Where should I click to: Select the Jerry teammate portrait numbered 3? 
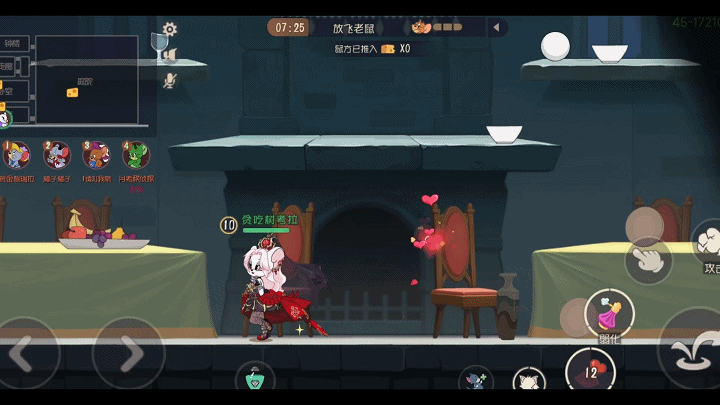coord(96,156)
